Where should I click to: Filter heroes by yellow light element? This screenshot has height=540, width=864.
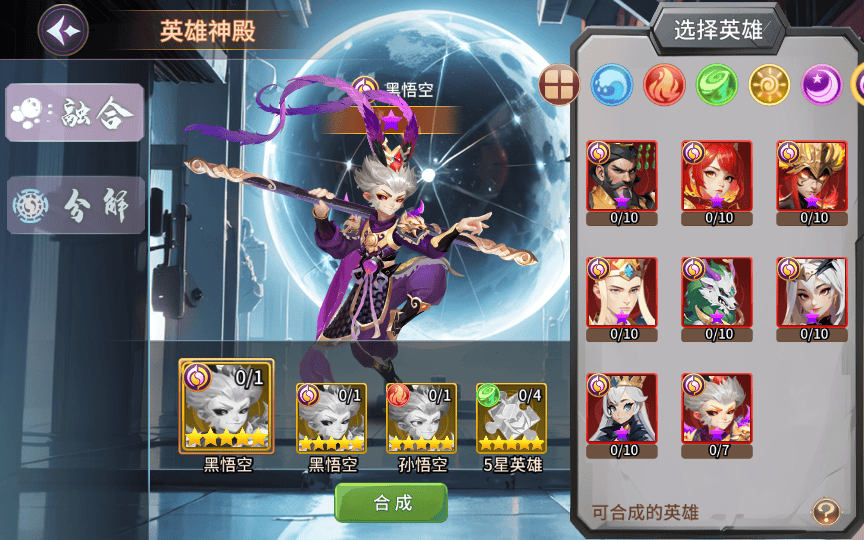coord(769,85)
